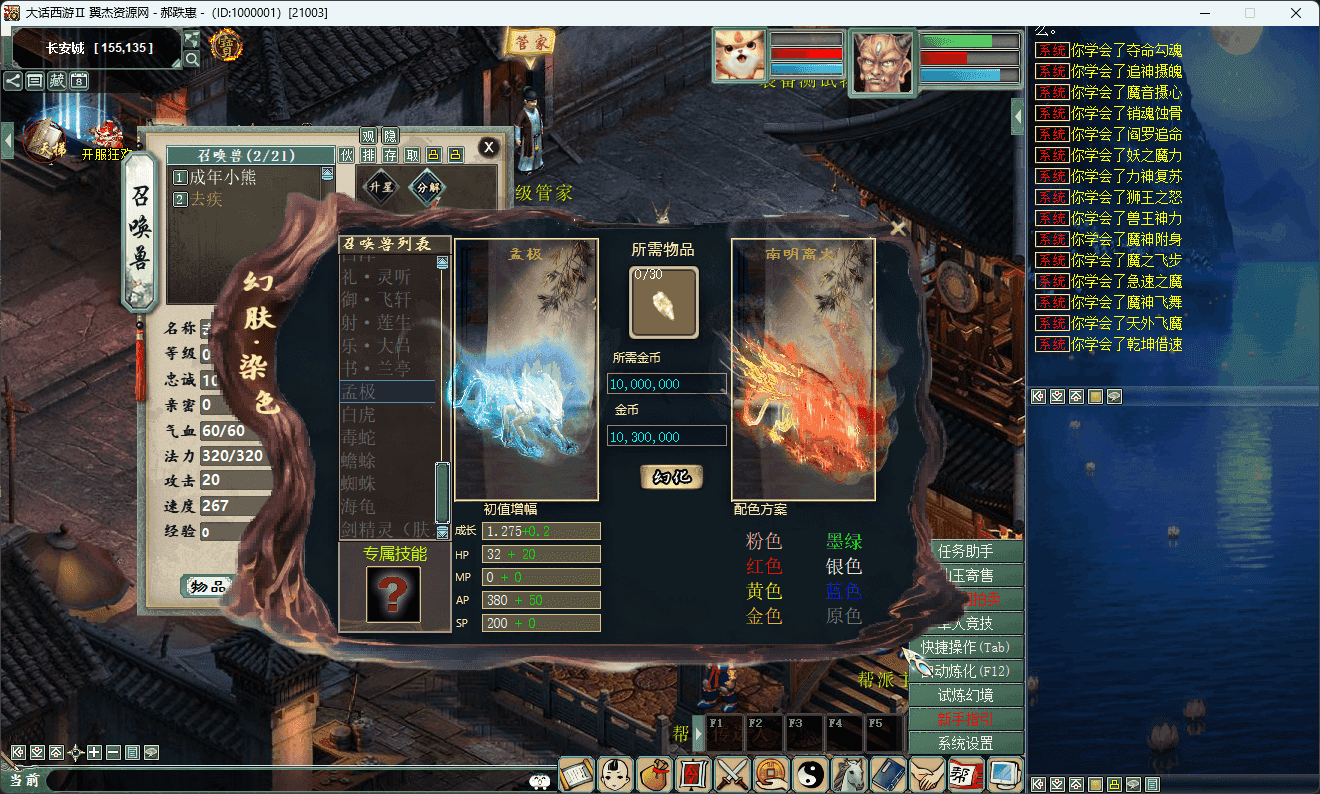
Task: Select 白虎 in the summon beast list
Action: click(x=359, y=413)
